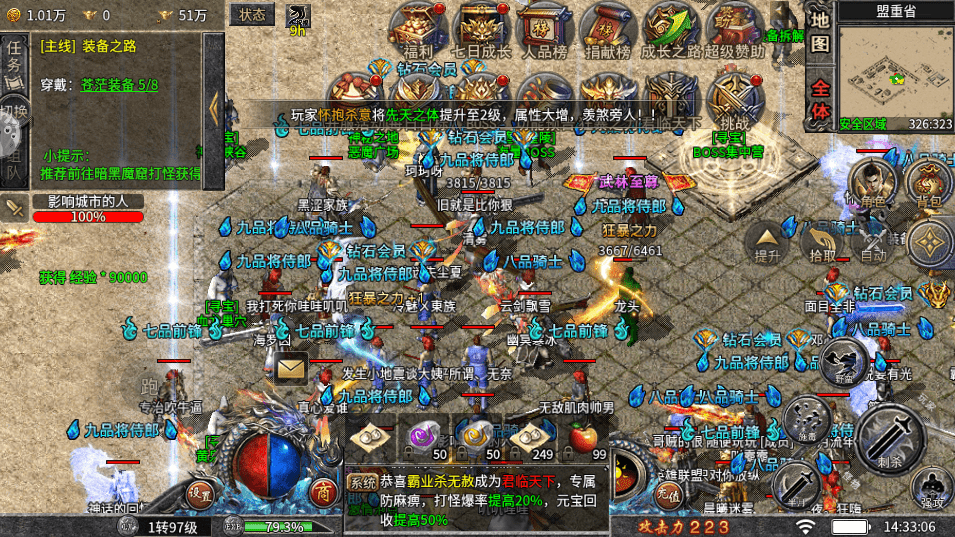Open the 角色 character sheet
955x537 pixels.
(872, 183)
